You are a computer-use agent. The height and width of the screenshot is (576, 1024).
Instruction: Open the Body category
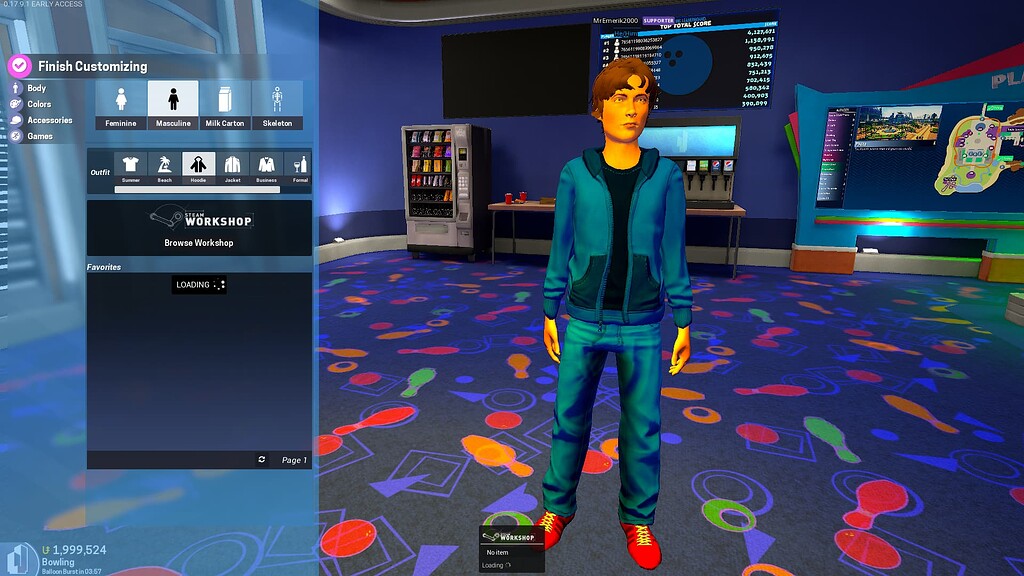click(36, 88)
